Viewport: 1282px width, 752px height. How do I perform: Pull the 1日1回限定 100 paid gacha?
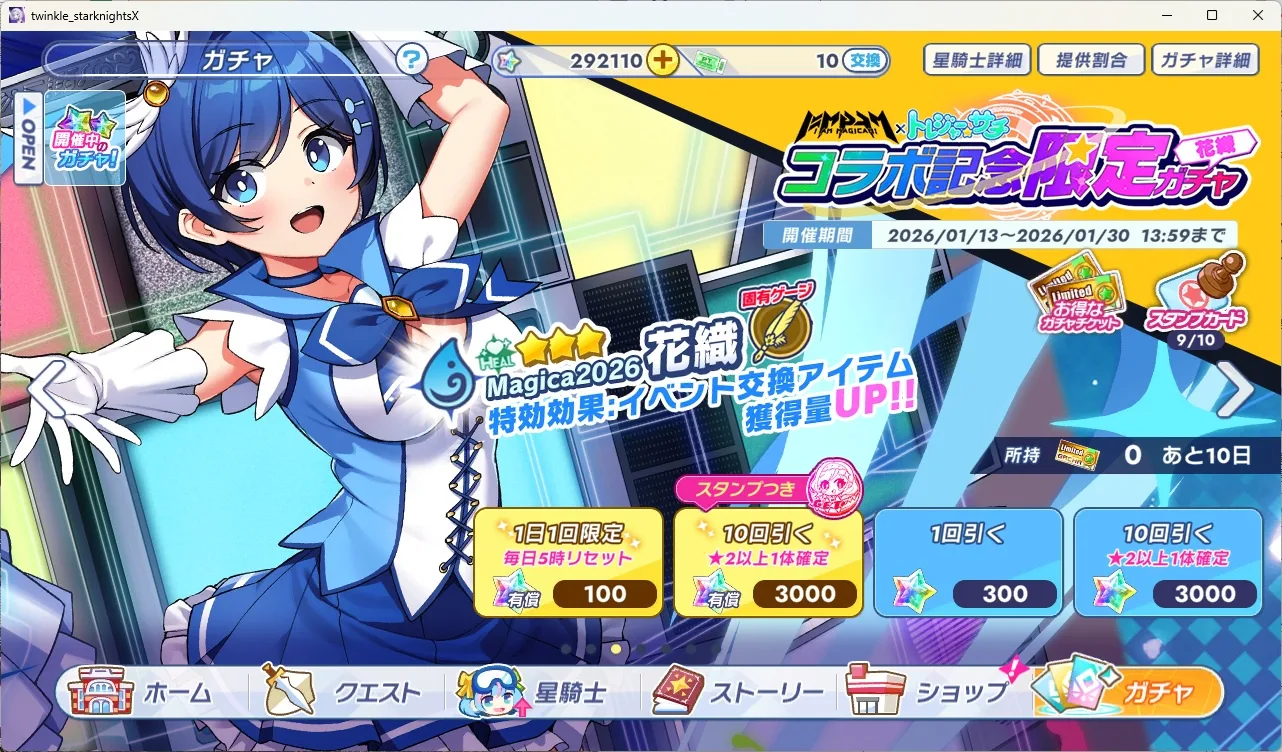(568, 562)
